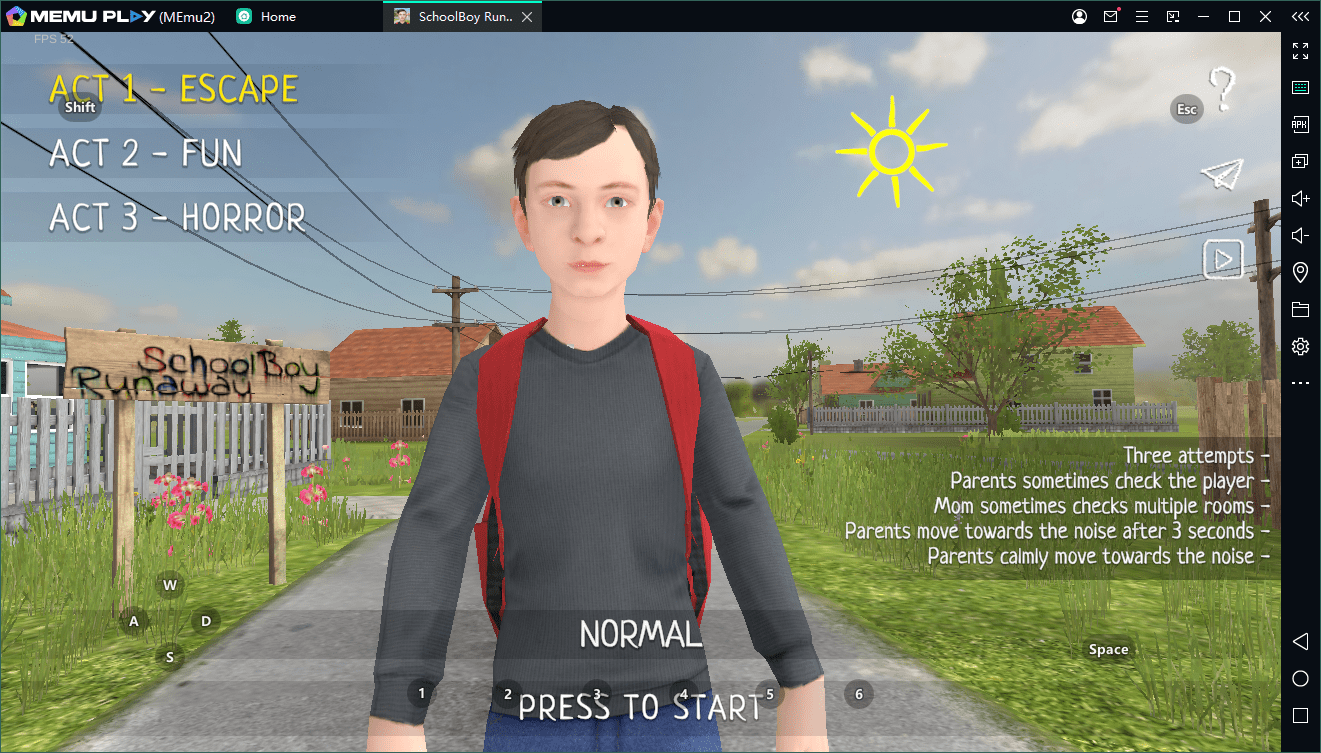Close the SchoolBoy Runaway tab
Screen dimensions: 1321x753
527,17
